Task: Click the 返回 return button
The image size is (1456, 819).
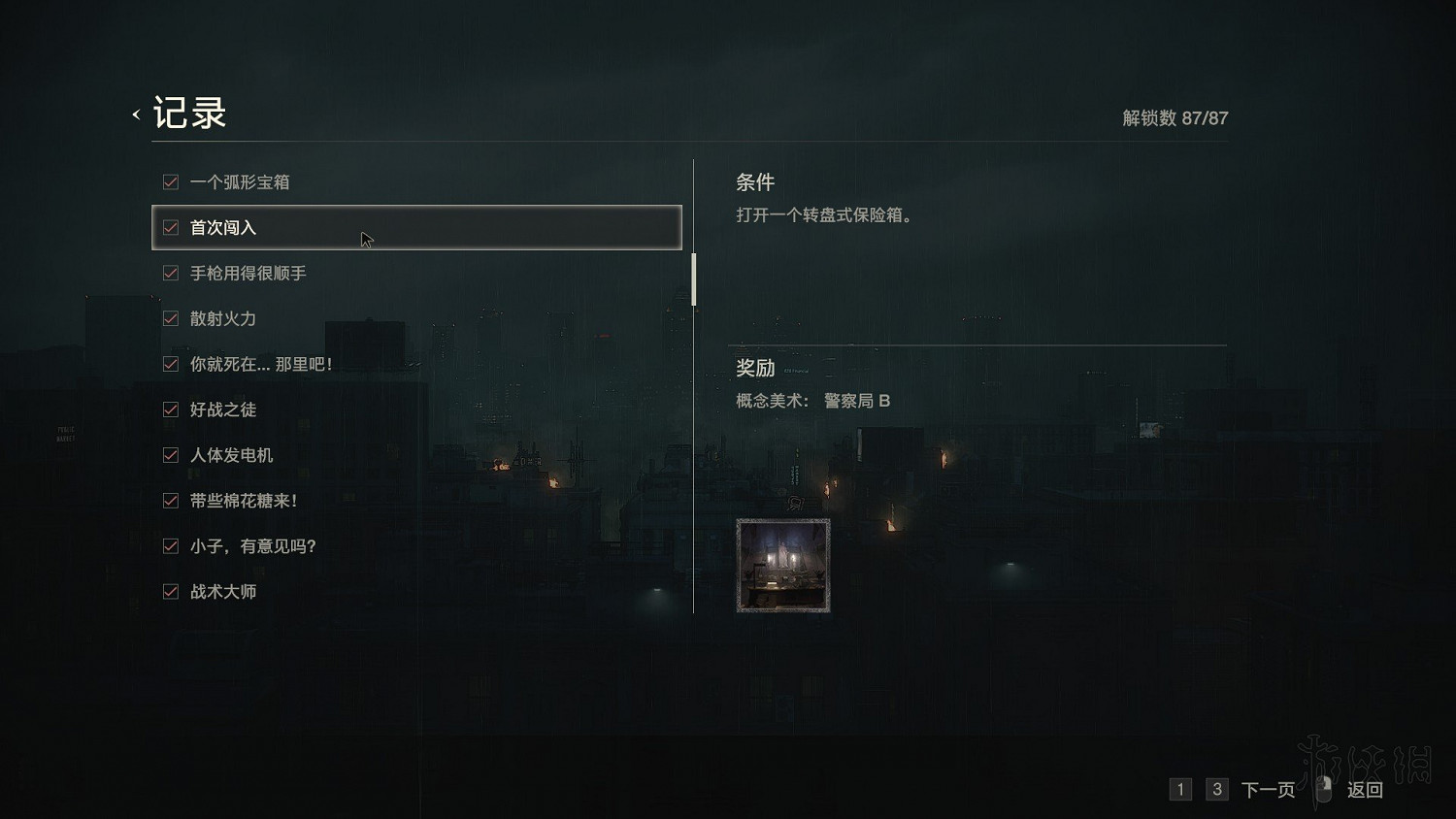Action: tap(1365, 789)
